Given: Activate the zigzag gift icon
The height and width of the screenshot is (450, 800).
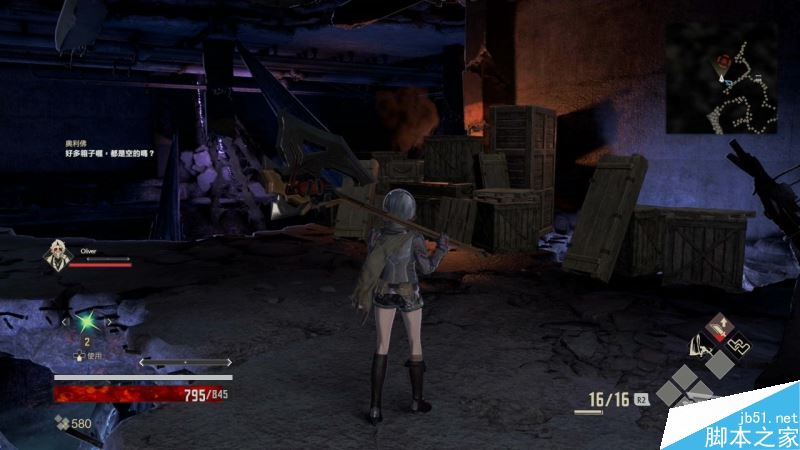Looking at the screenshot, I should [x=738, y=345].
